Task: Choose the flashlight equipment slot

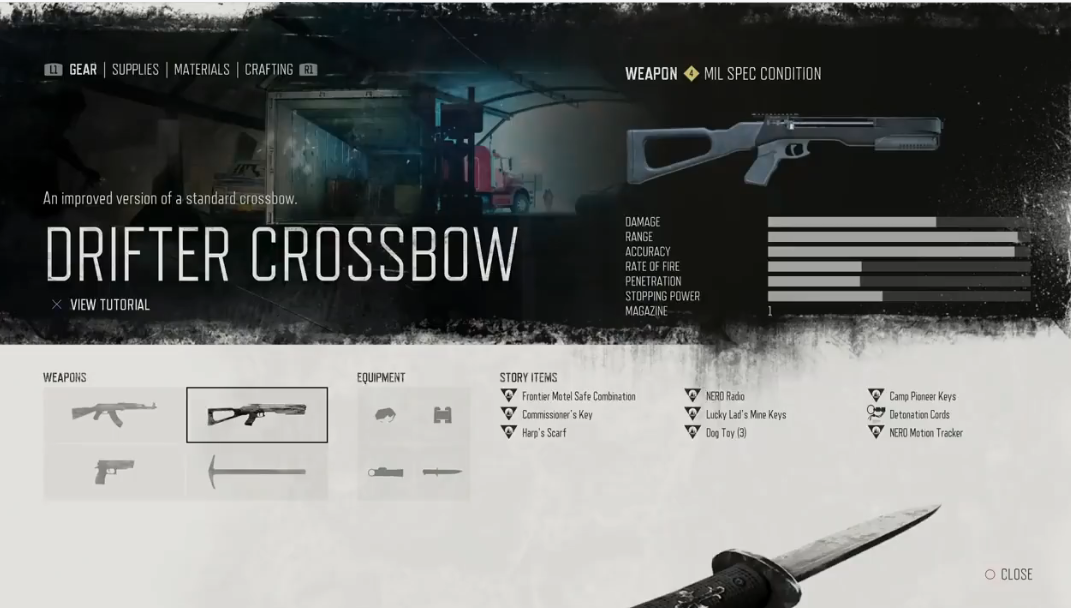Action: point(385,472)
